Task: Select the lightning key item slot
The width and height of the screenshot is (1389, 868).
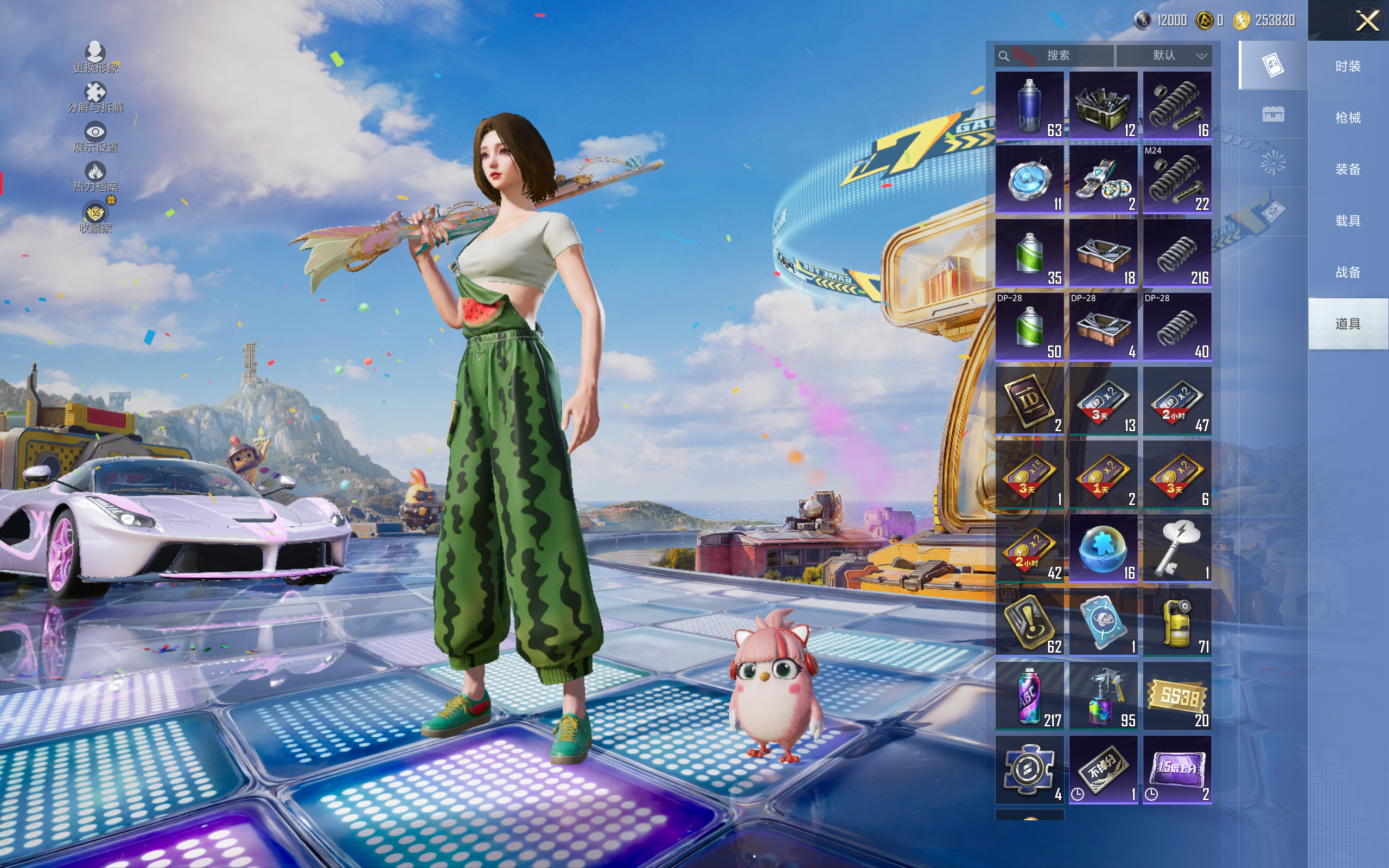Action: [1177, 548]
